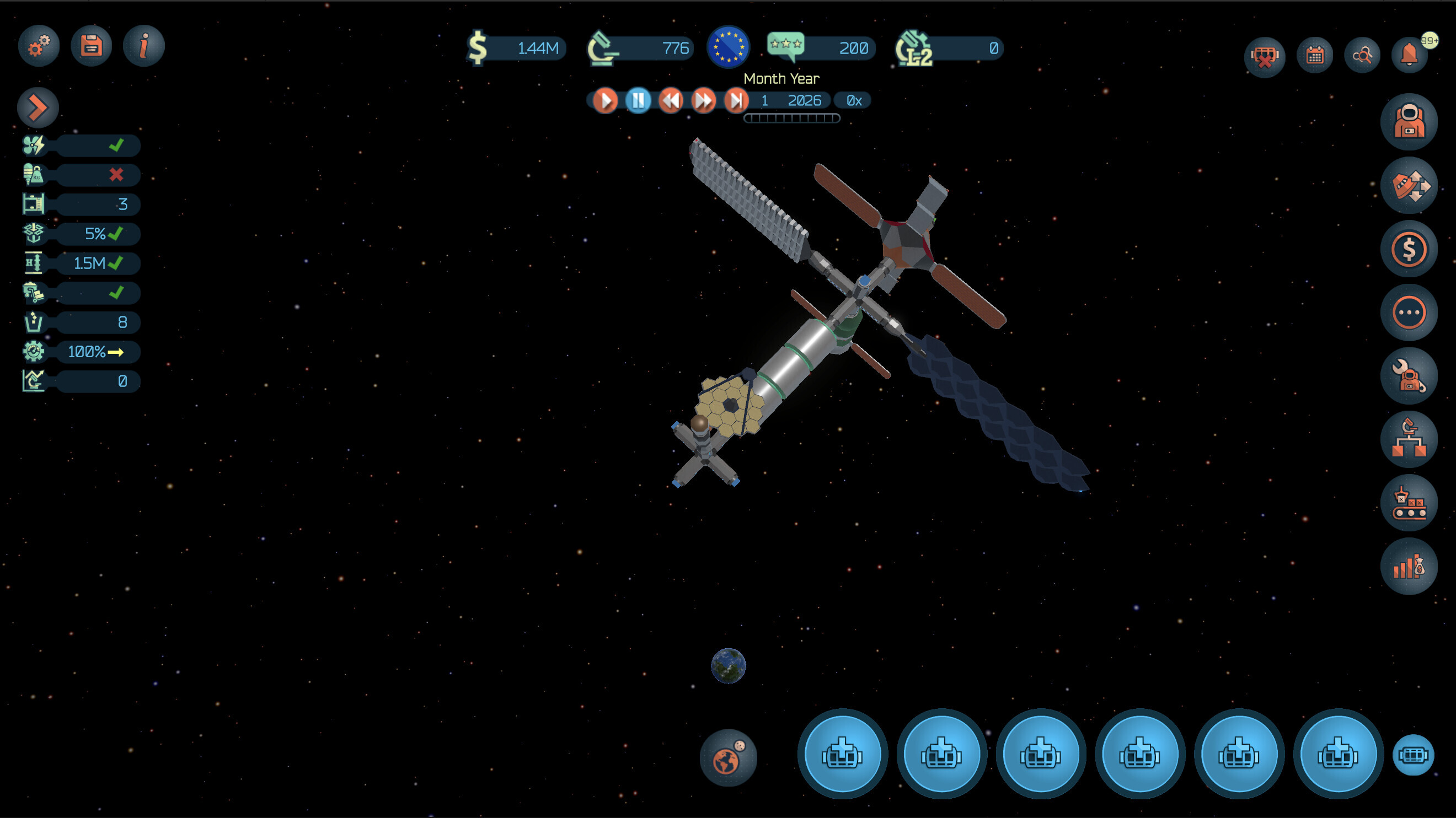
Task: Click the time progress bar below the date
Action: 790,117
